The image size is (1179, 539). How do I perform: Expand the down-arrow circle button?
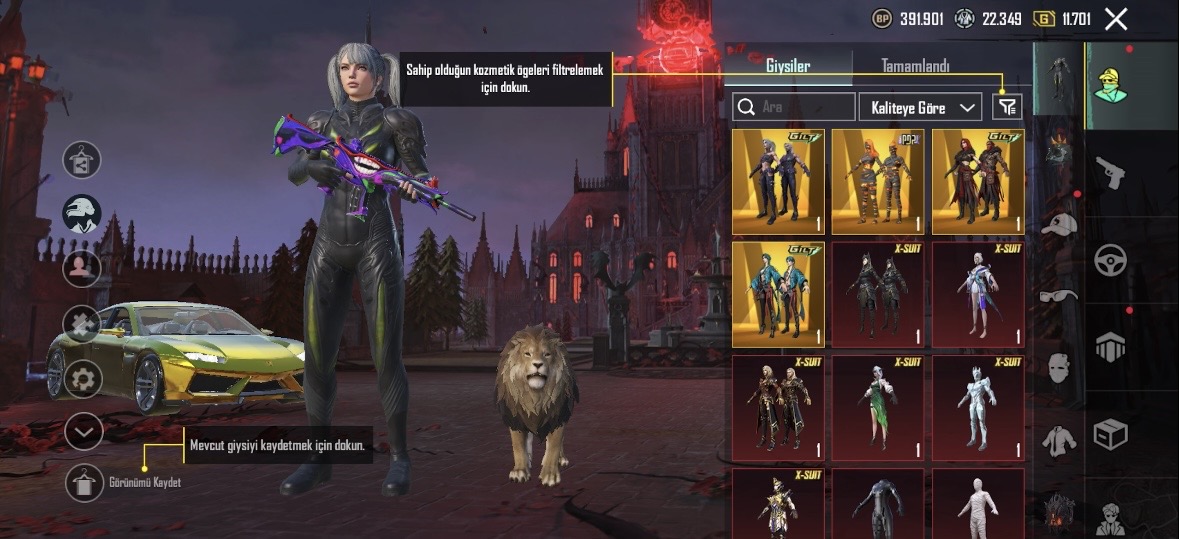click(x=84, y=432)
